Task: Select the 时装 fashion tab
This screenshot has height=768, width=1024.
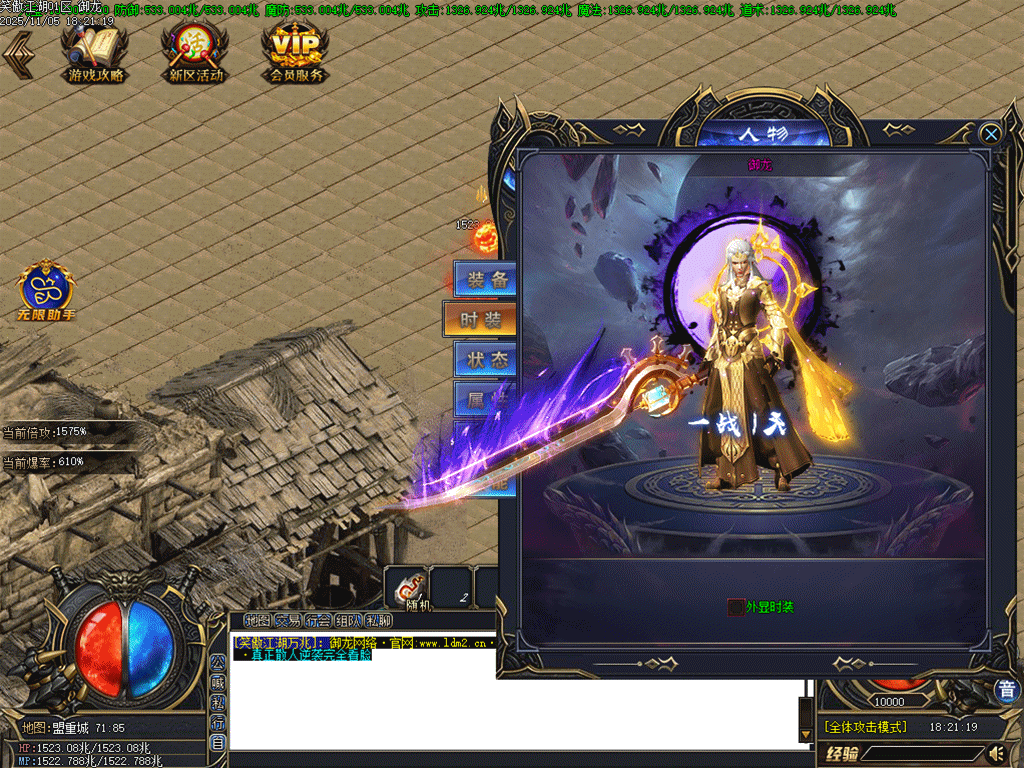Action: click(x=481, y=319)
